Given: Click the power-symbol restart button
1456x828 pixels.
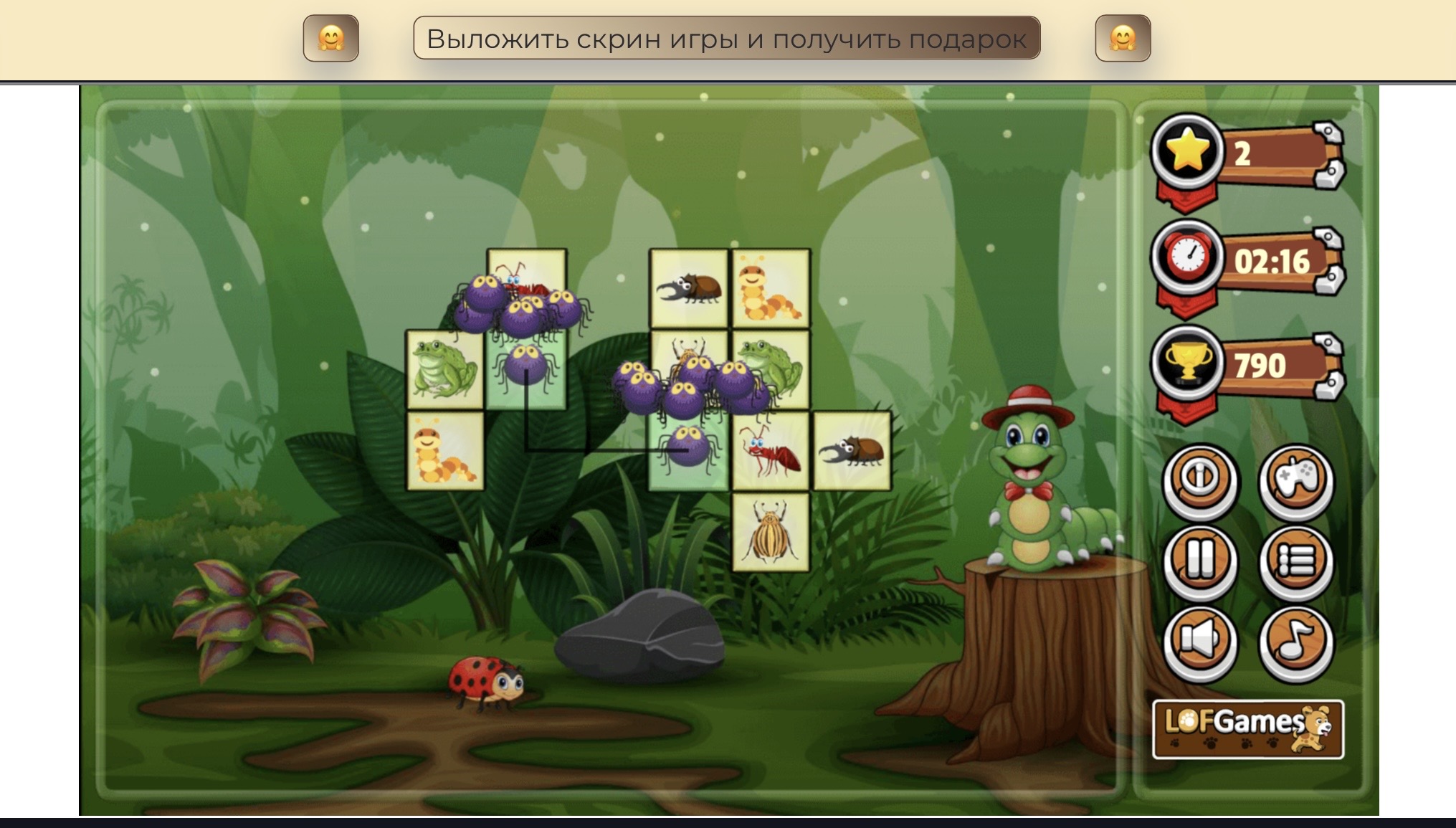Looking at the screenshot, I should click(x=1199, y=480).
